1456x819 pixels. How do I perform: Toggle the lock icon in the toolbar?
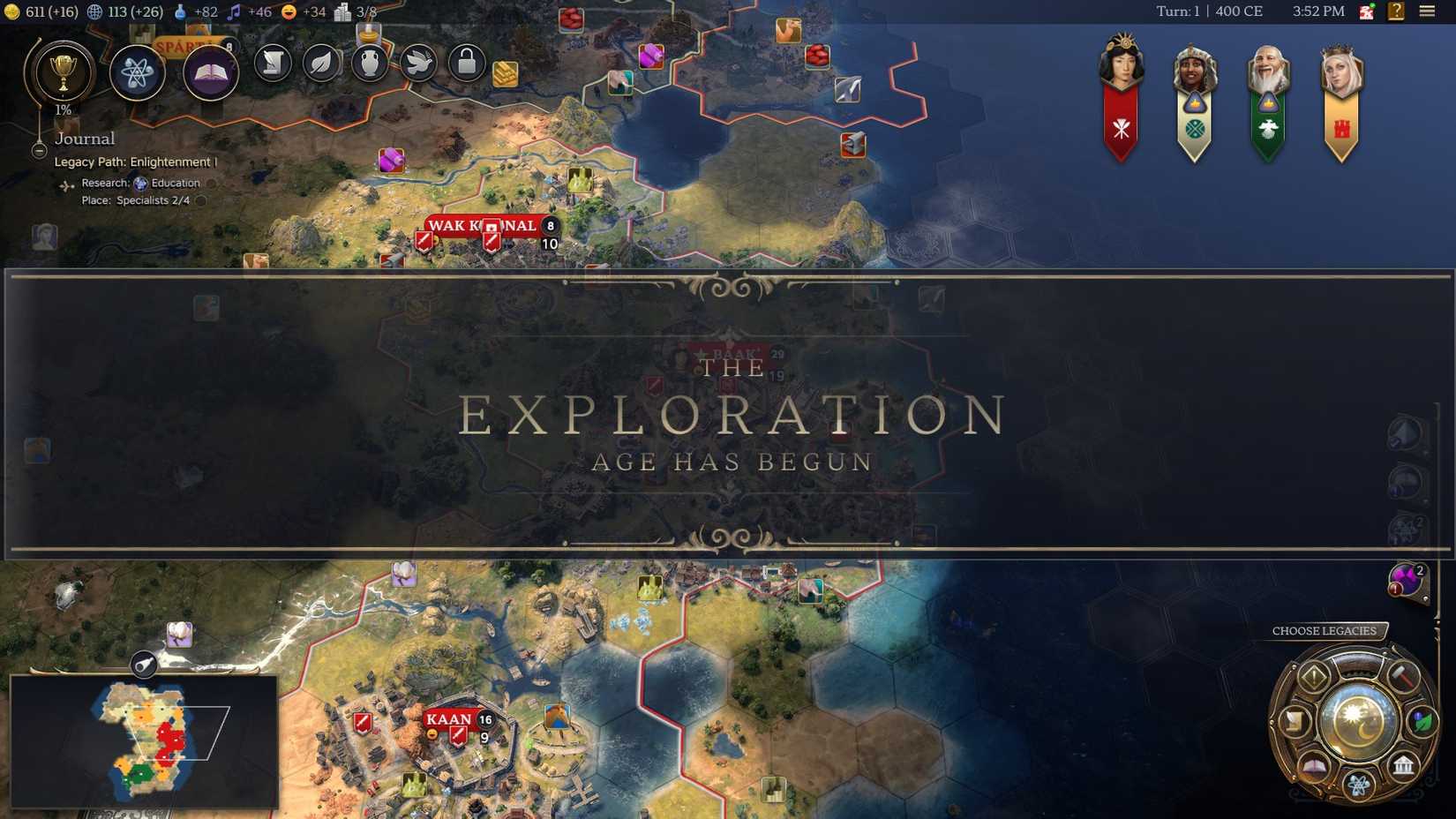(467, 63)
